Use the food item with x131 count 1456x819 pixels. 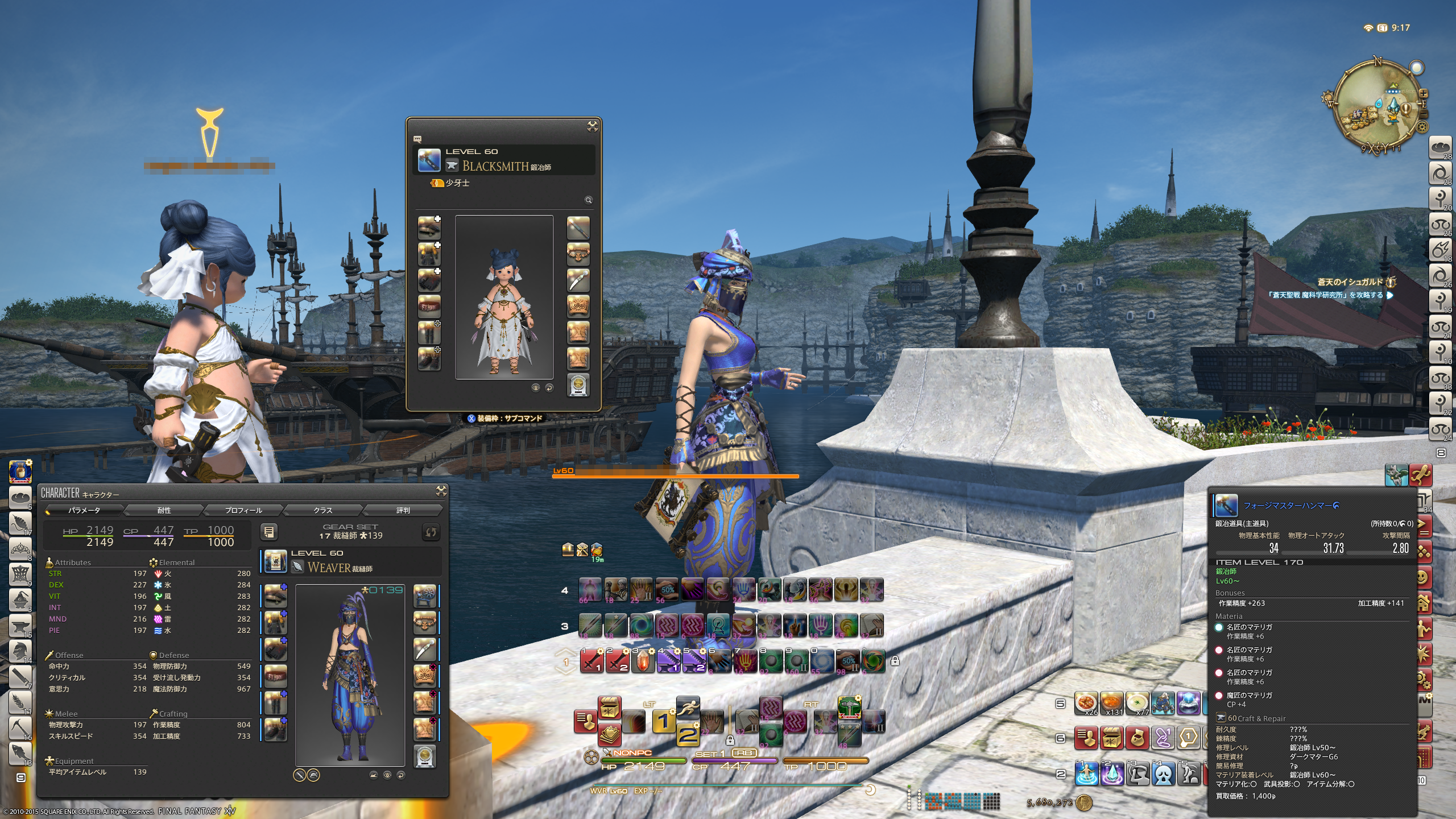1111,702
